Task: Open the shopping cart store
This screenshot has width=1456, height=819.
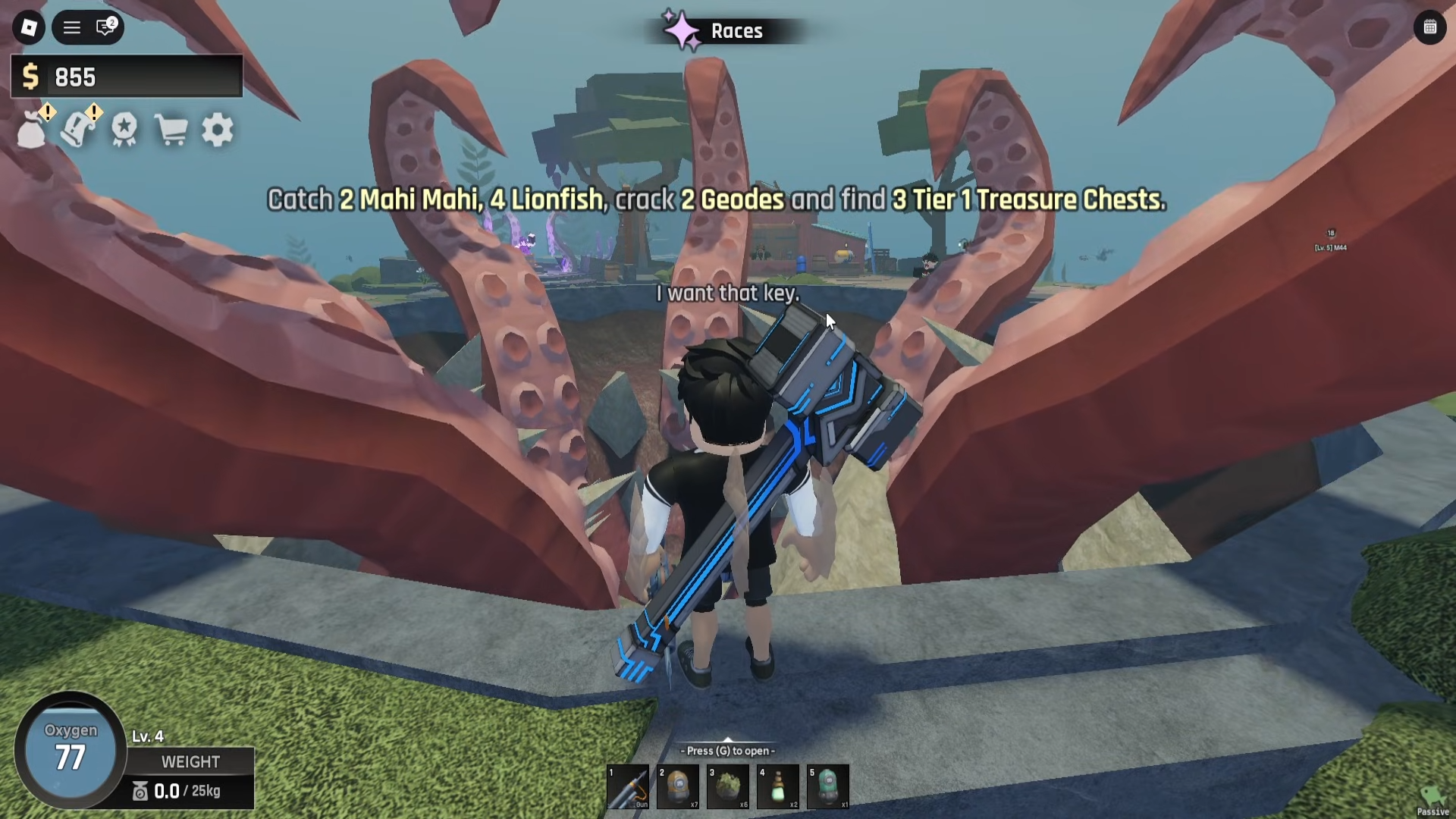Action: tap(171, 130)
